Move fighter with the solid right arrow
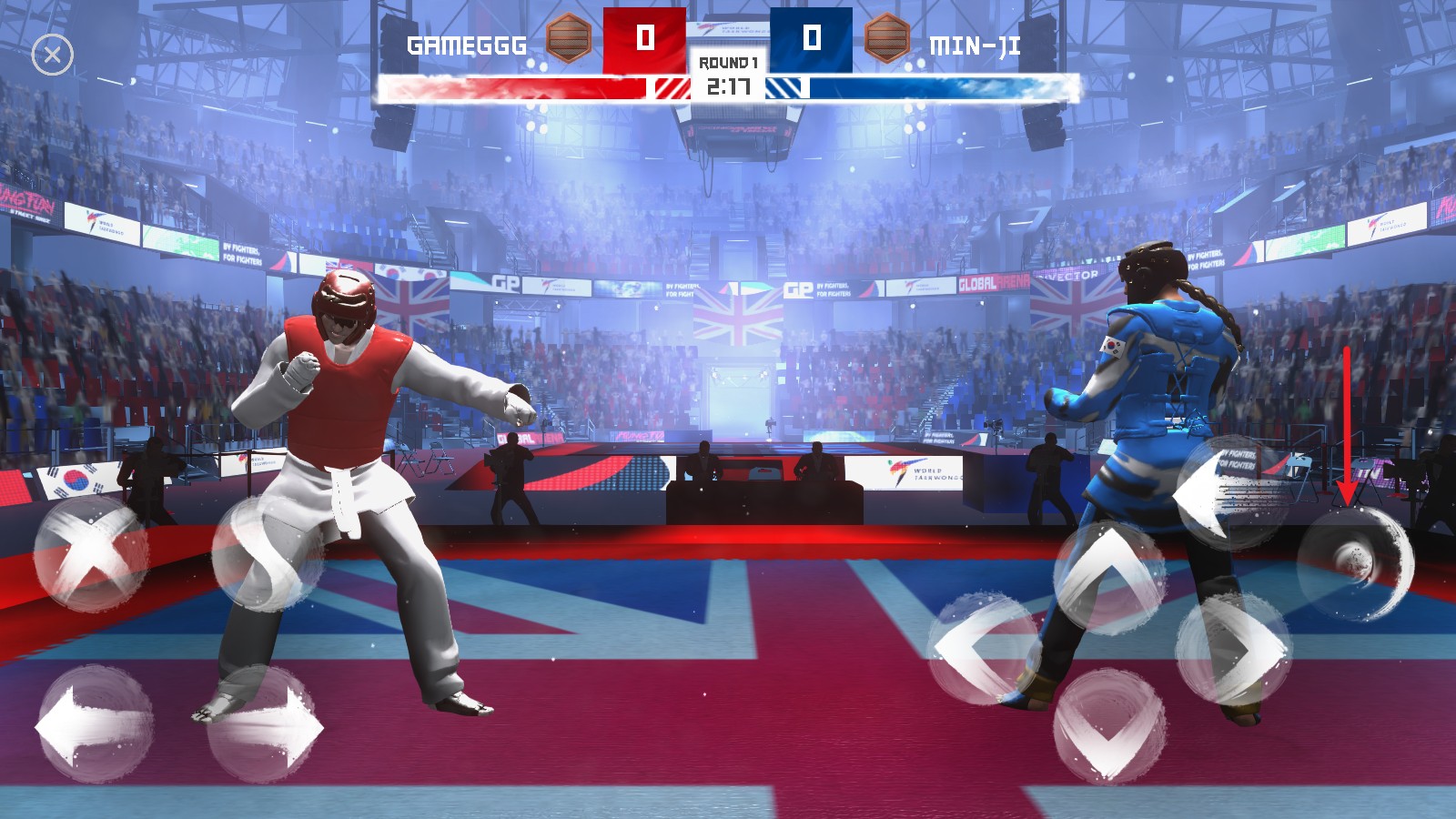1456x819 pixels. pyautogui.click(x=266, y=725)
